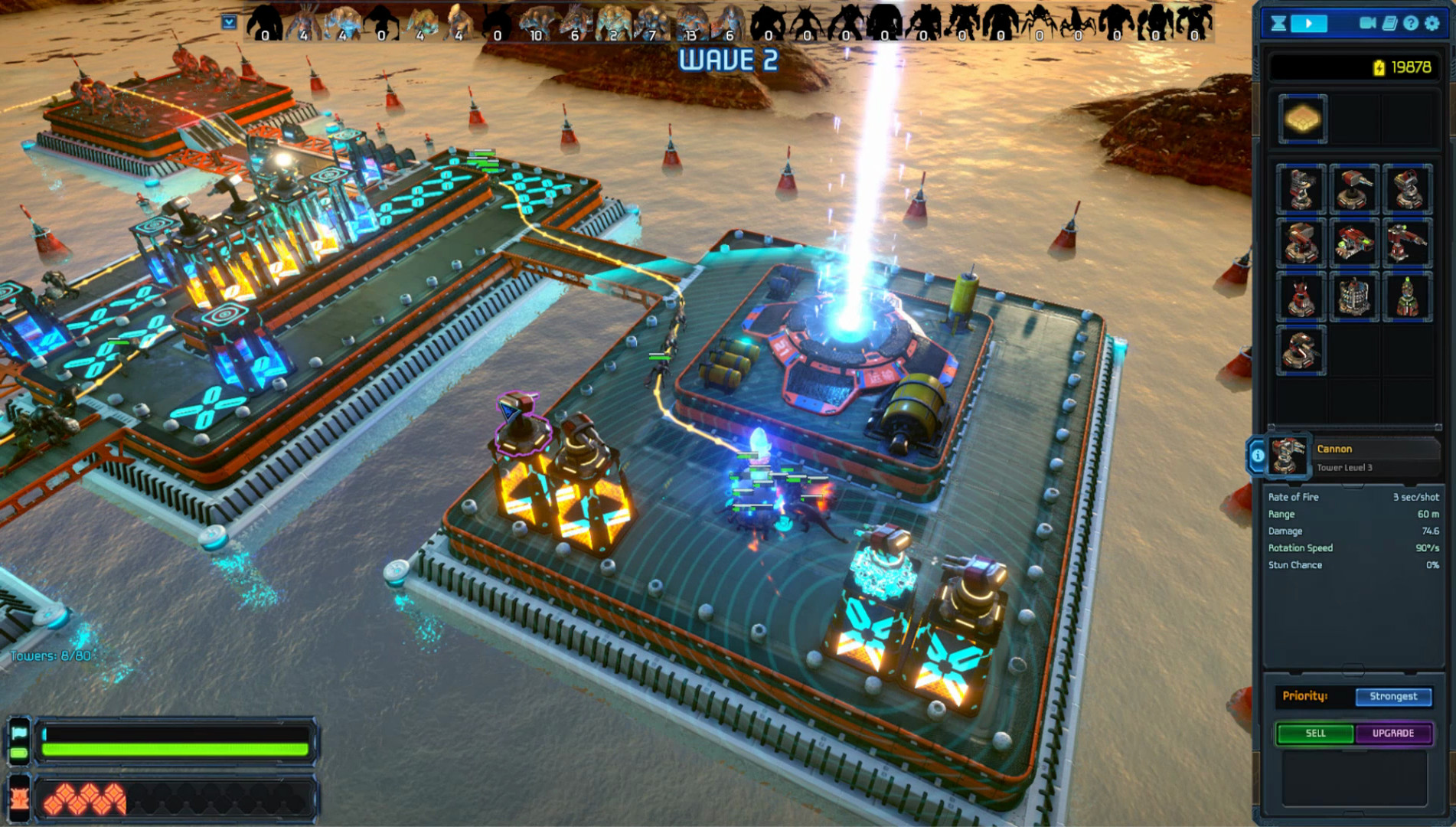Activate the camera view icon
Screen dimensions: 1456x827
pyautogui.click(x=1369, y=23)
